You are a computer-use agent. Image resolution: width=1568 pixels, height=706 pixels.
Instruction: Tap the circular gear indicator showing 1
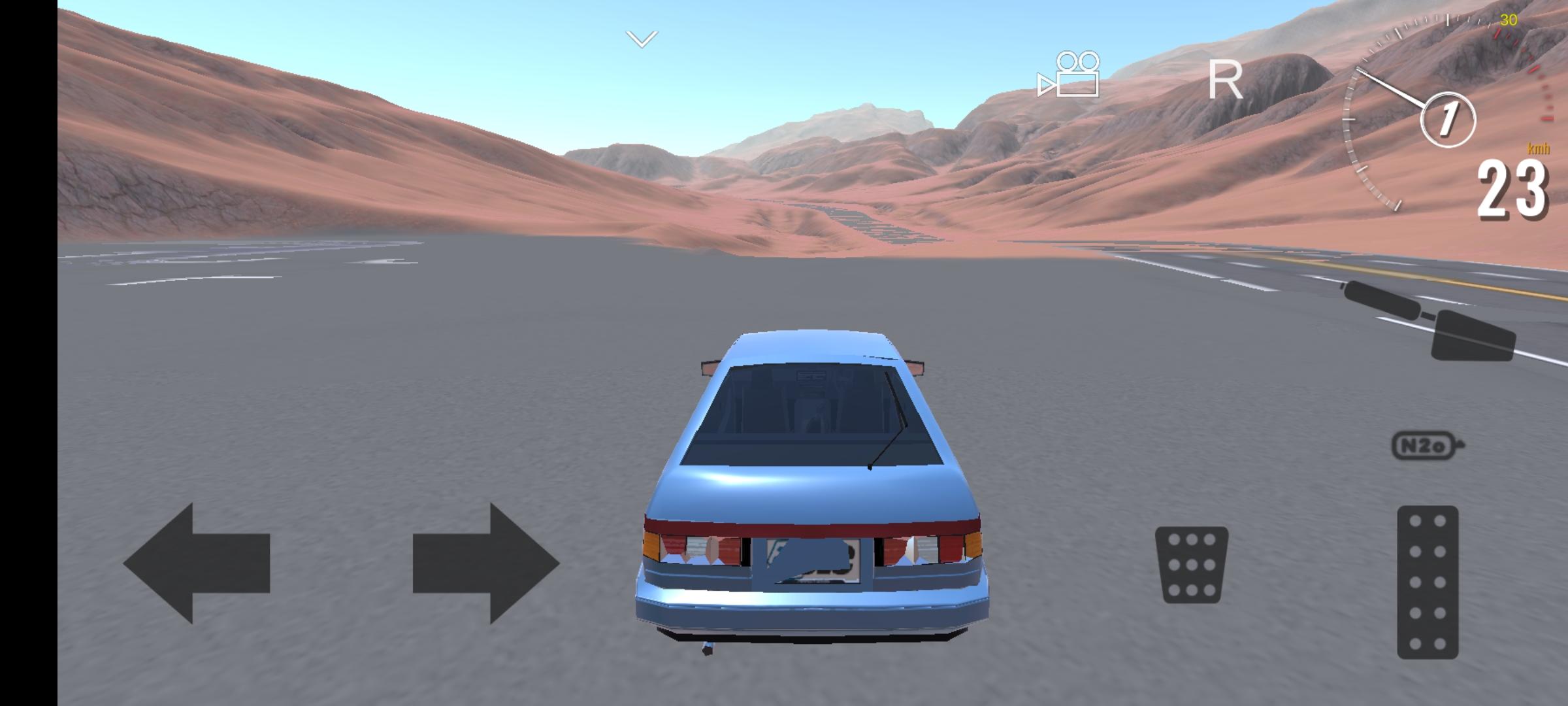click(1448, 119)
